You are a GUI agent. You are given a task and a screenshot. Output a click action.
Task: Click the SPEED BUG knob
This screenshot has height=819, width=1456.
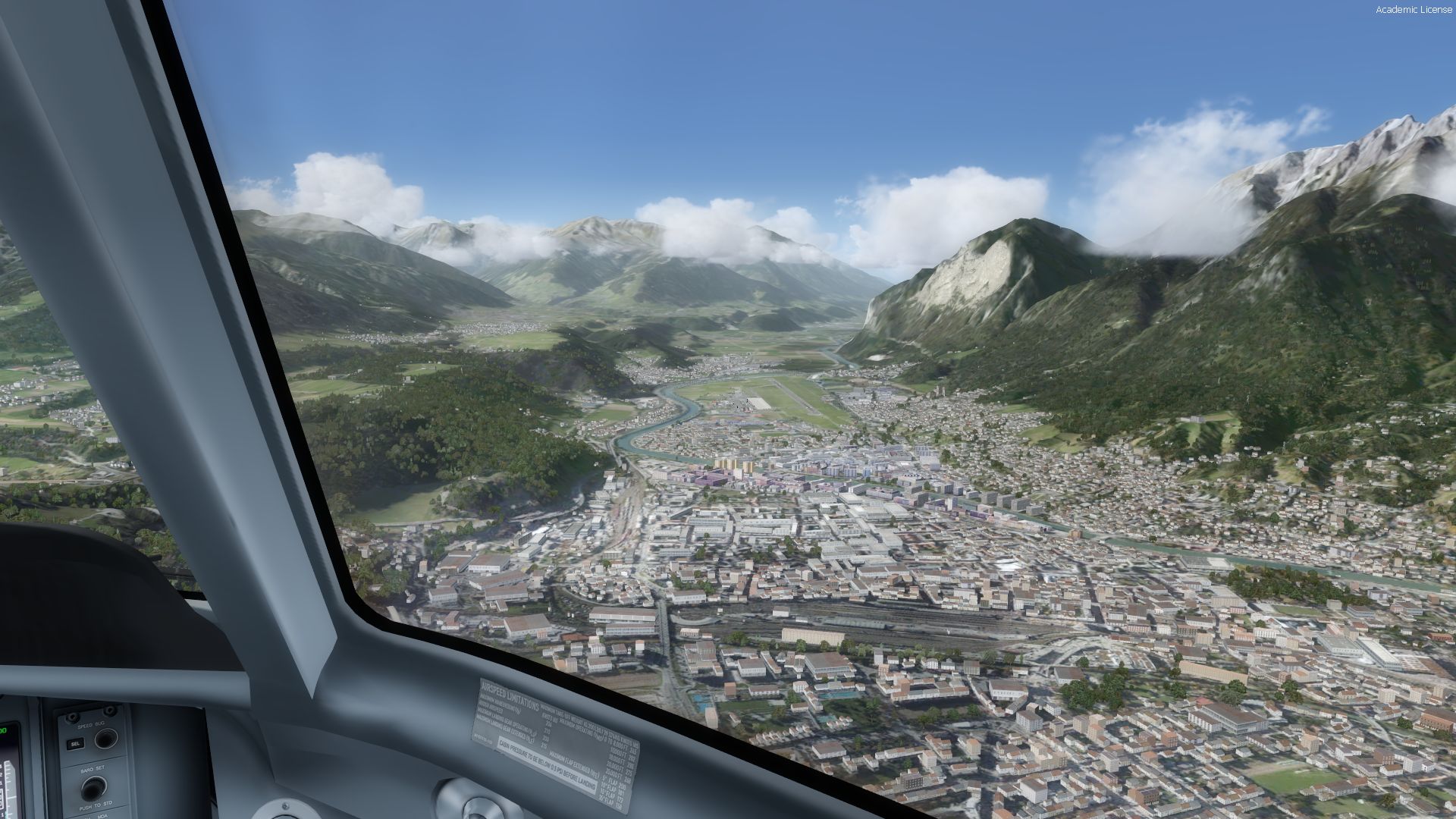coord(105,738)
